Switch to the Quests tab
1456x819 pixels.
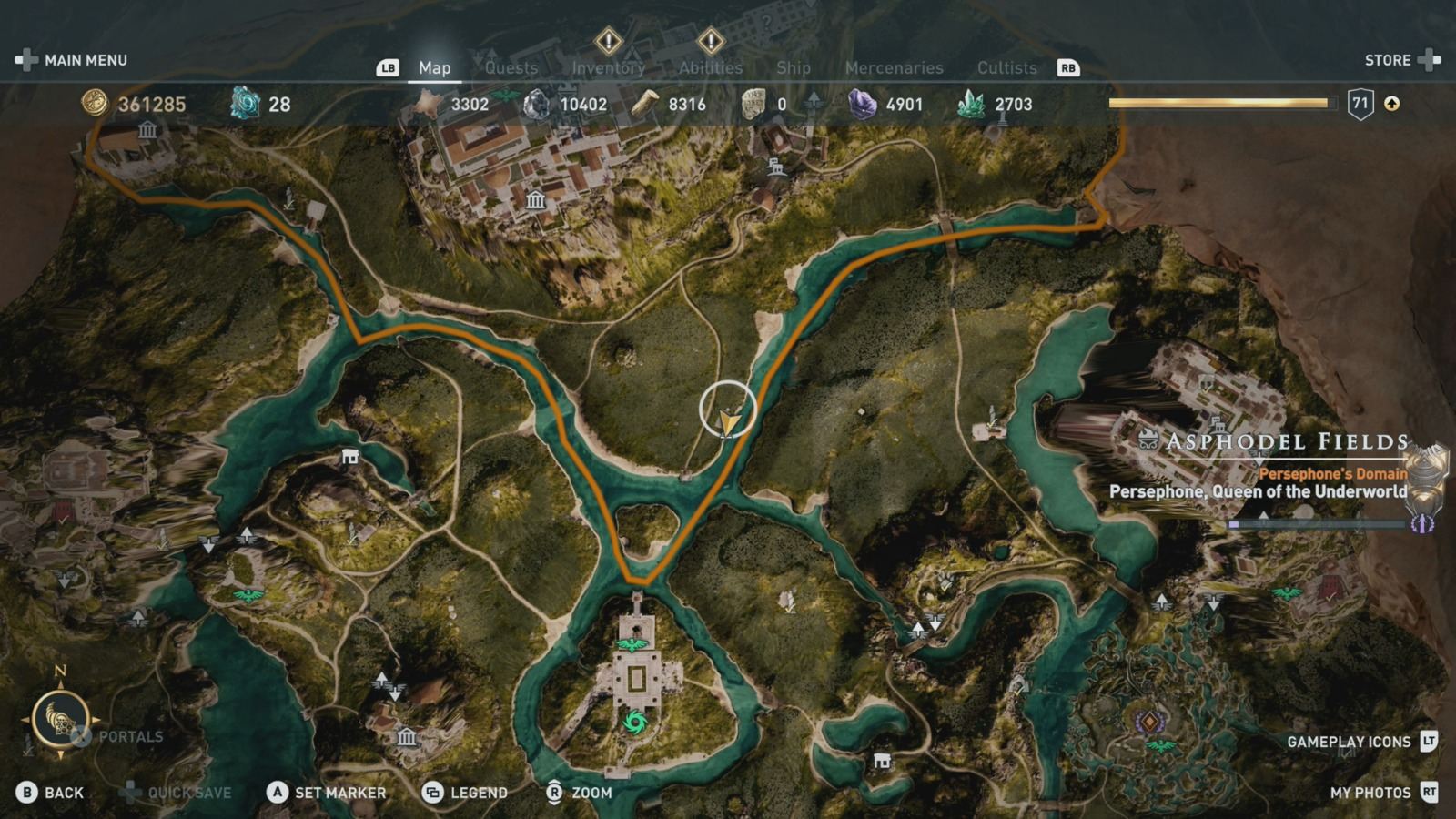tap(512, 66)
